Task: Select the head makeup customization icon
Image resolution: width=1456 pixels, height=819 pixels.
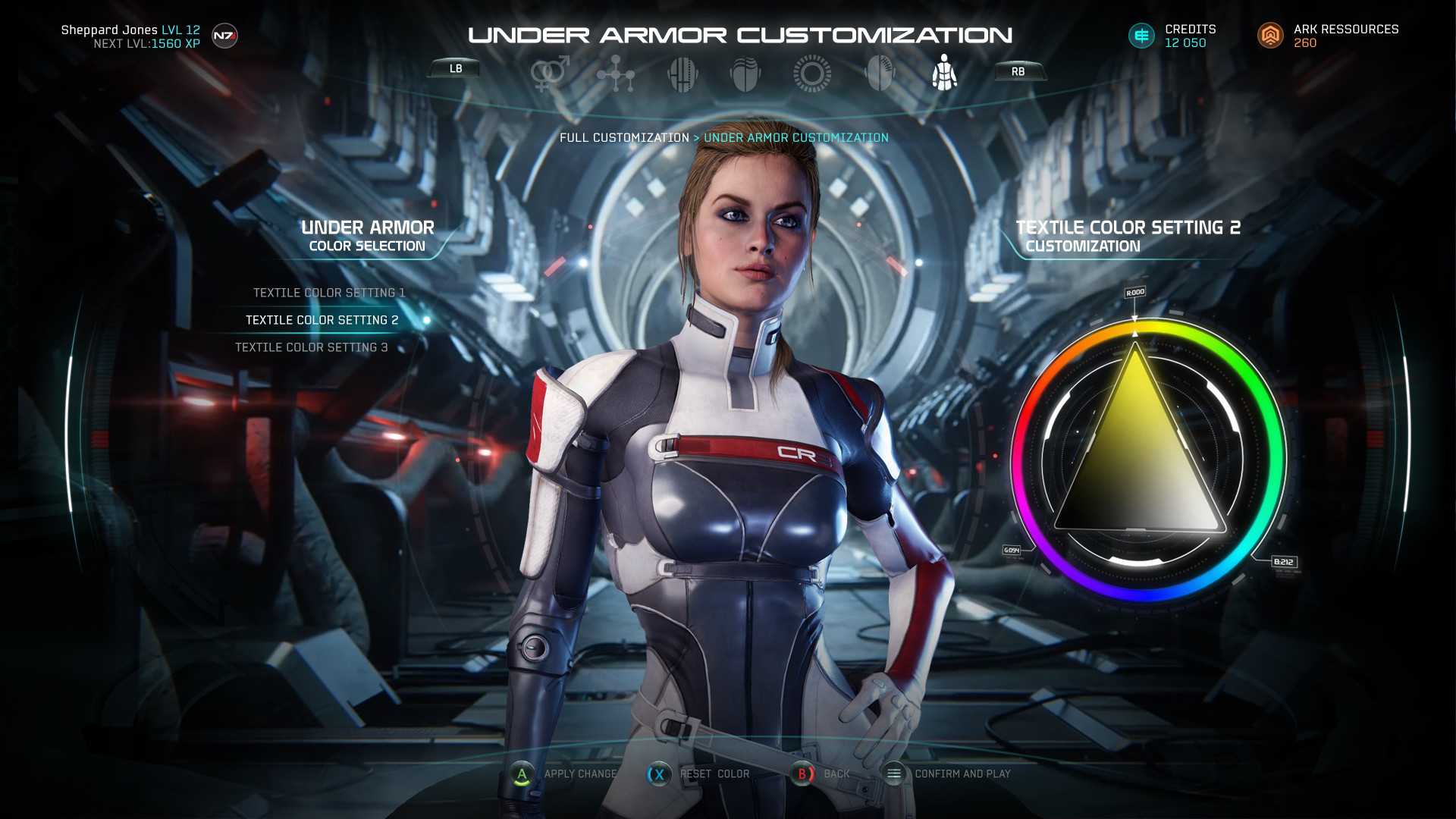Action: [878, 72]
